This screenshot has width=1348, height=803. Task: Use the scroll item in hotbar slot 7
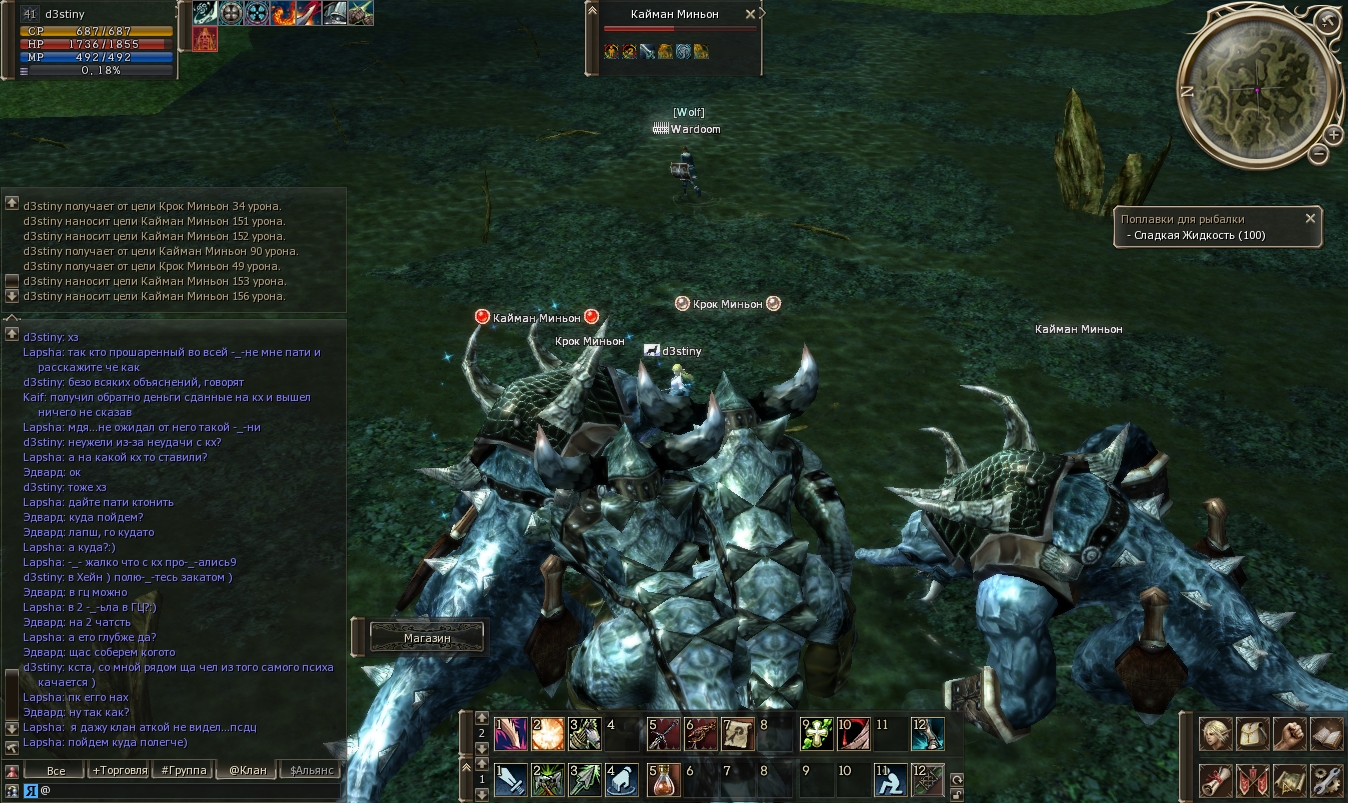point(739,734)
